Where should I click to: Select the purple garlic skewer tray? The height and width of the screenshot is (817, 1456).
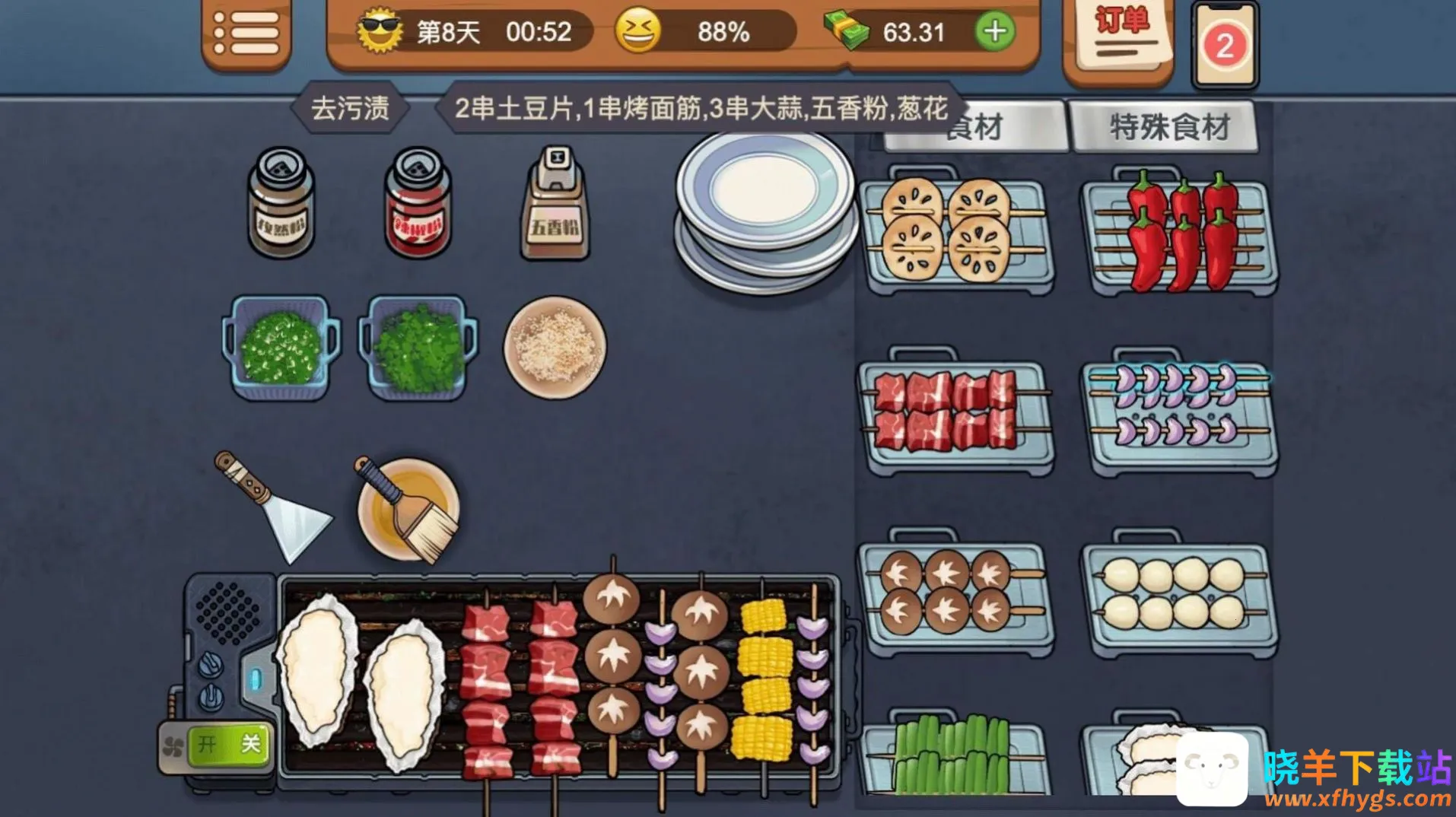[1178, 413]
